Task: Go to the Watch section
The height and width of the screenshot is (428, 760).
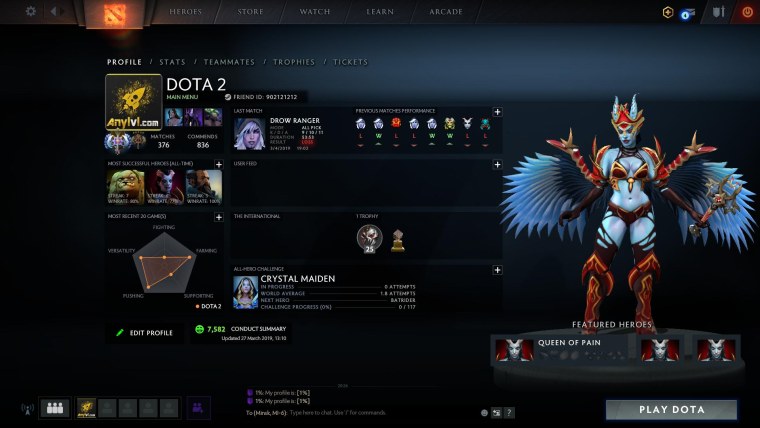Action: (315, 12)
